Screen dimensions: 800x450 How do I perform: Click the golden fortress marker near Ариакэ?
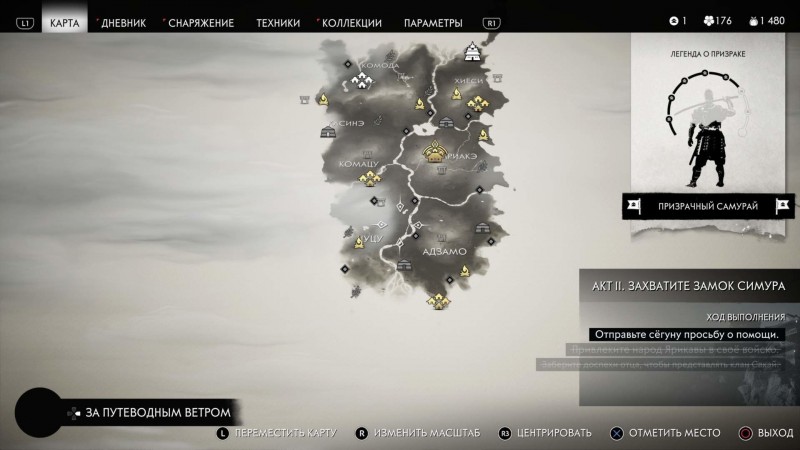[435, 152]
